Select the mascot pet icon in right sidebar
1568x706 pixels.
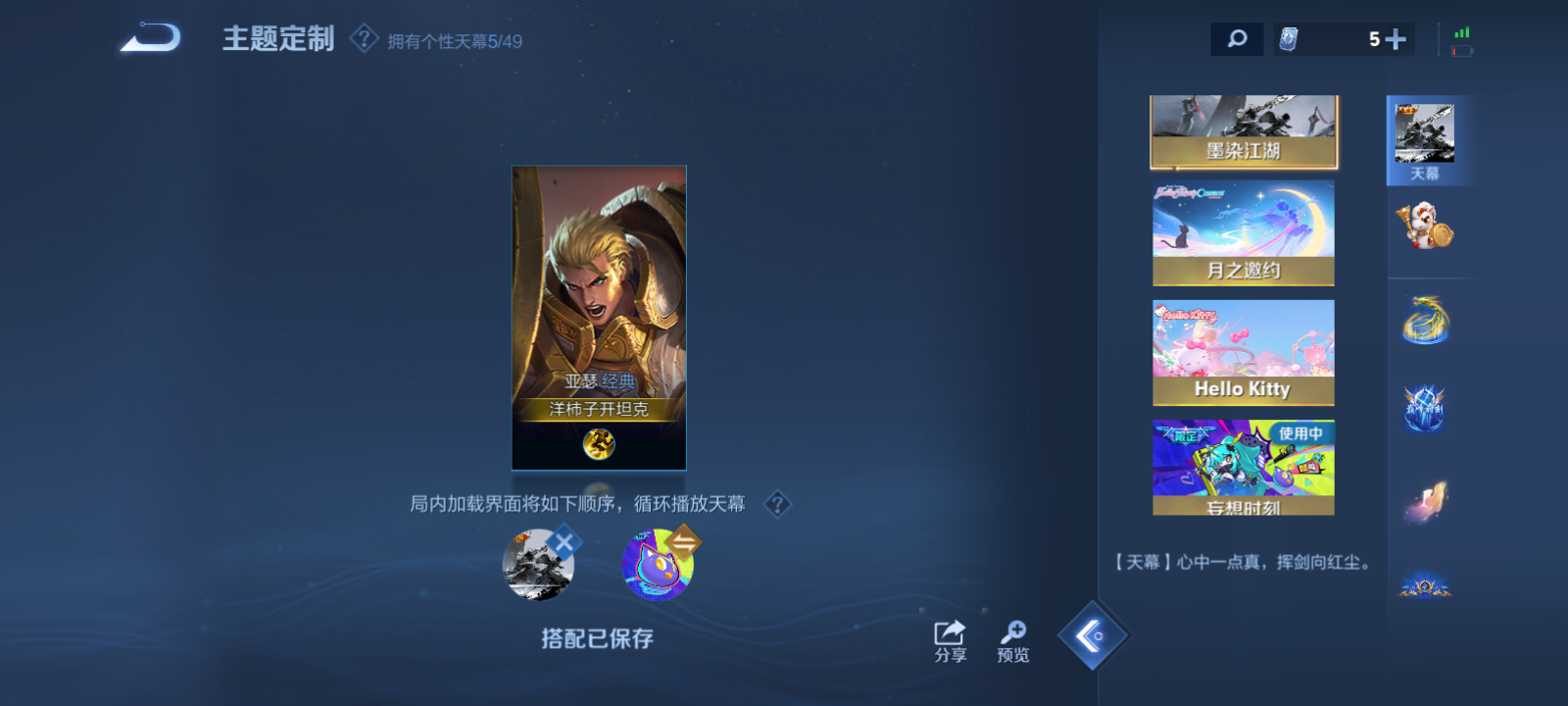[x=1428, y=226]
